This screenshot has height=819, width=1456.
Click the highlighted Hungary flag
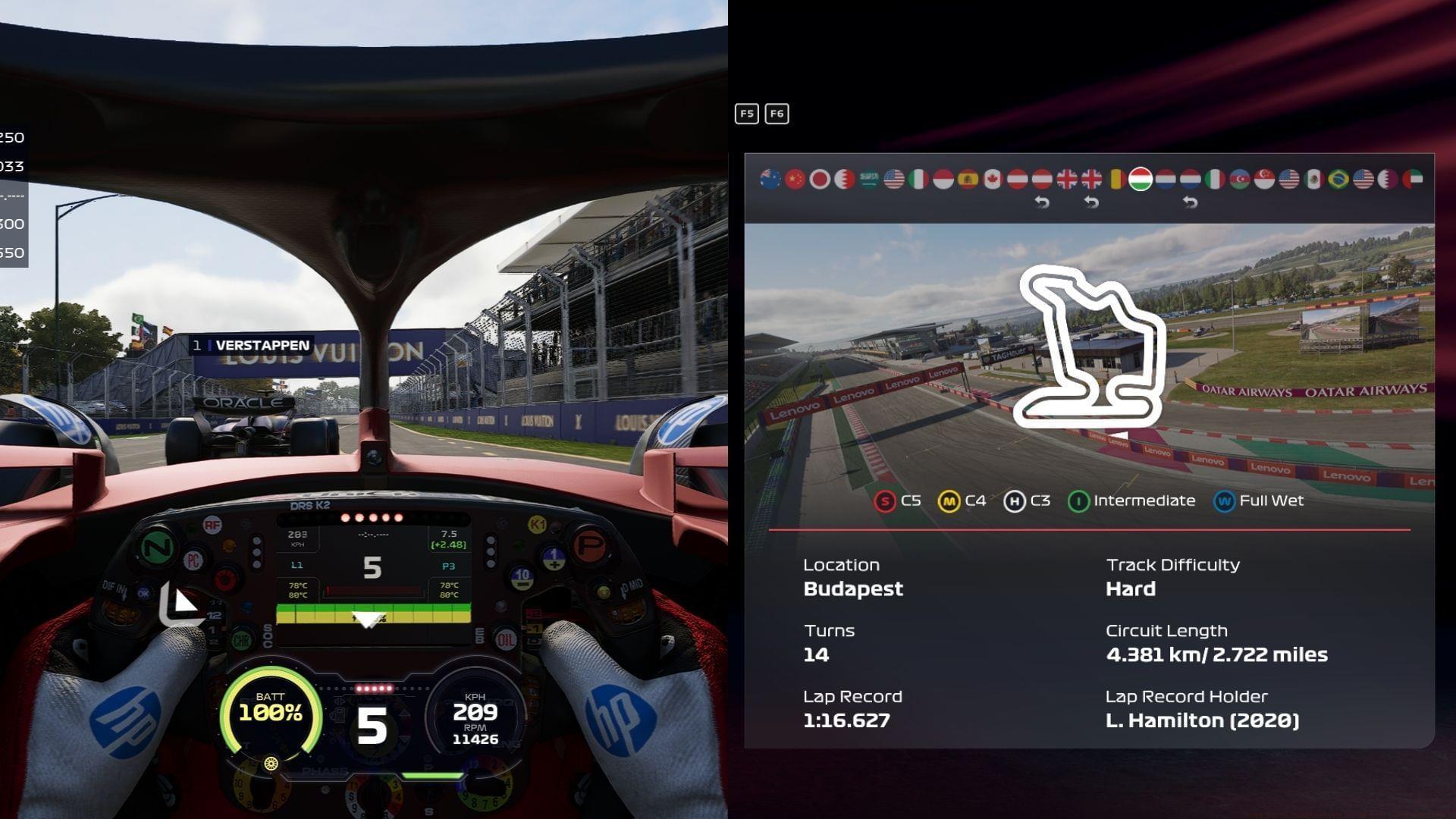(1141, 179)
